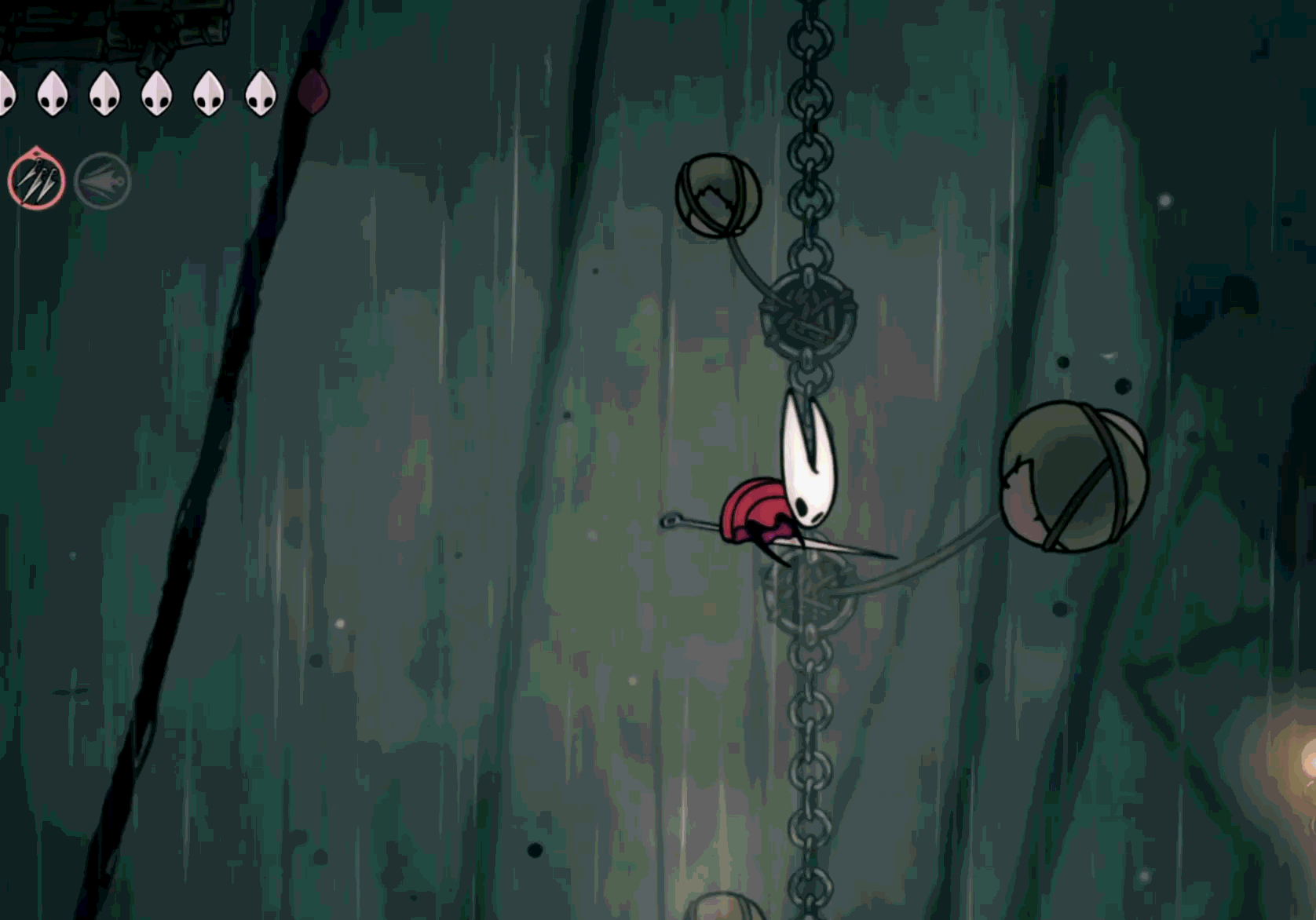Select the equipped Straight Pin tool icon
The image size is (1316, 920).
click(x=35, y=182)
